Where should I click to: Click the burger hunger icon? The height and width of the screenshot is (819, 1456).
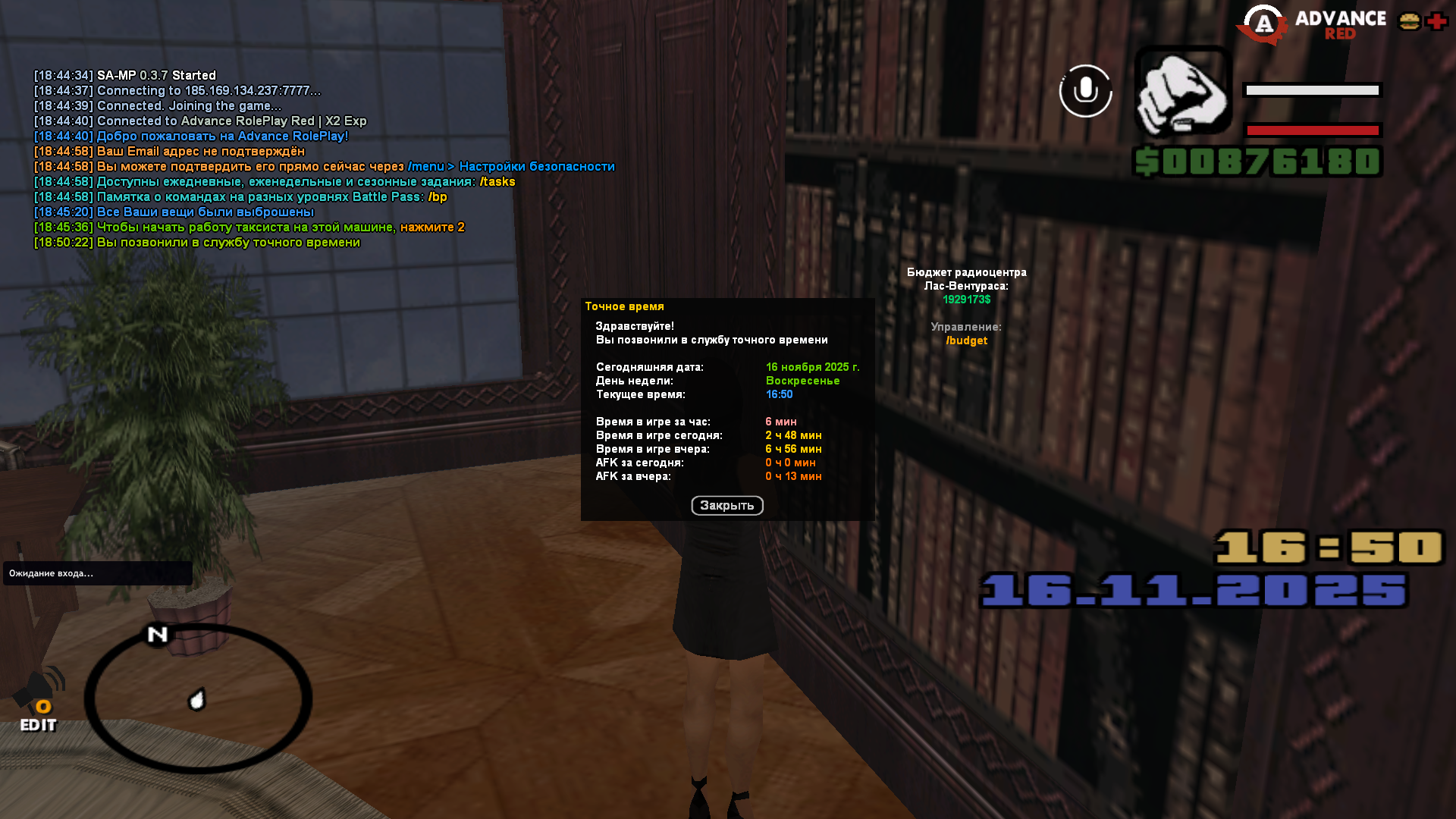click(x=1409, y=22)
